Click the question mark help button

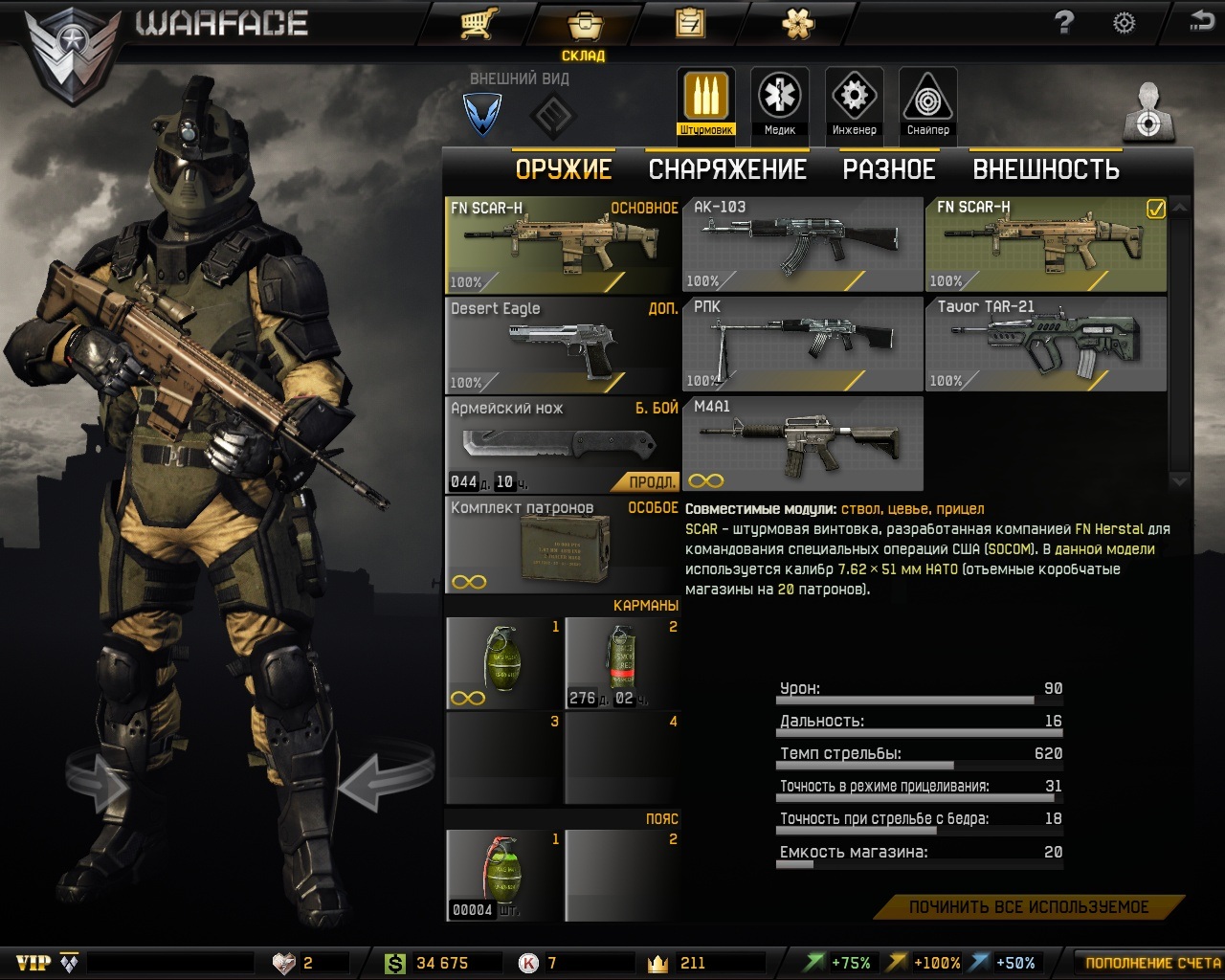[x=1064, y=23]
